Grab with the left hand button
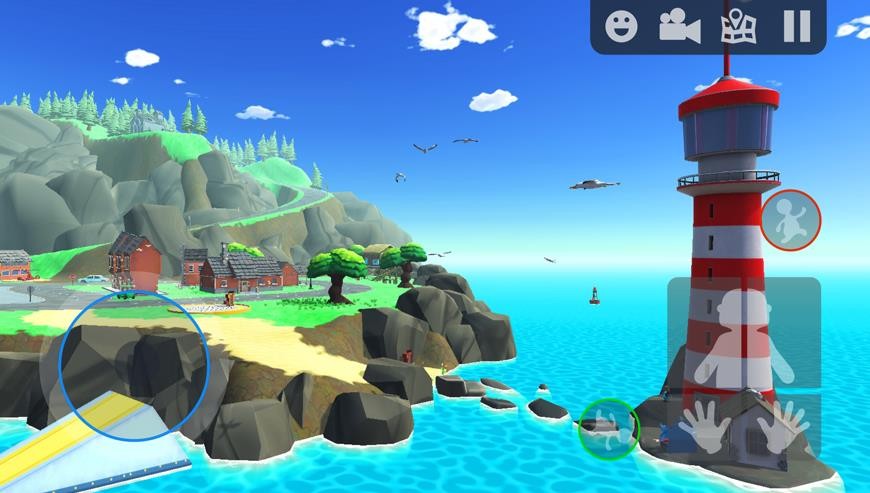 pyautogui.click(x=704, y=426)
